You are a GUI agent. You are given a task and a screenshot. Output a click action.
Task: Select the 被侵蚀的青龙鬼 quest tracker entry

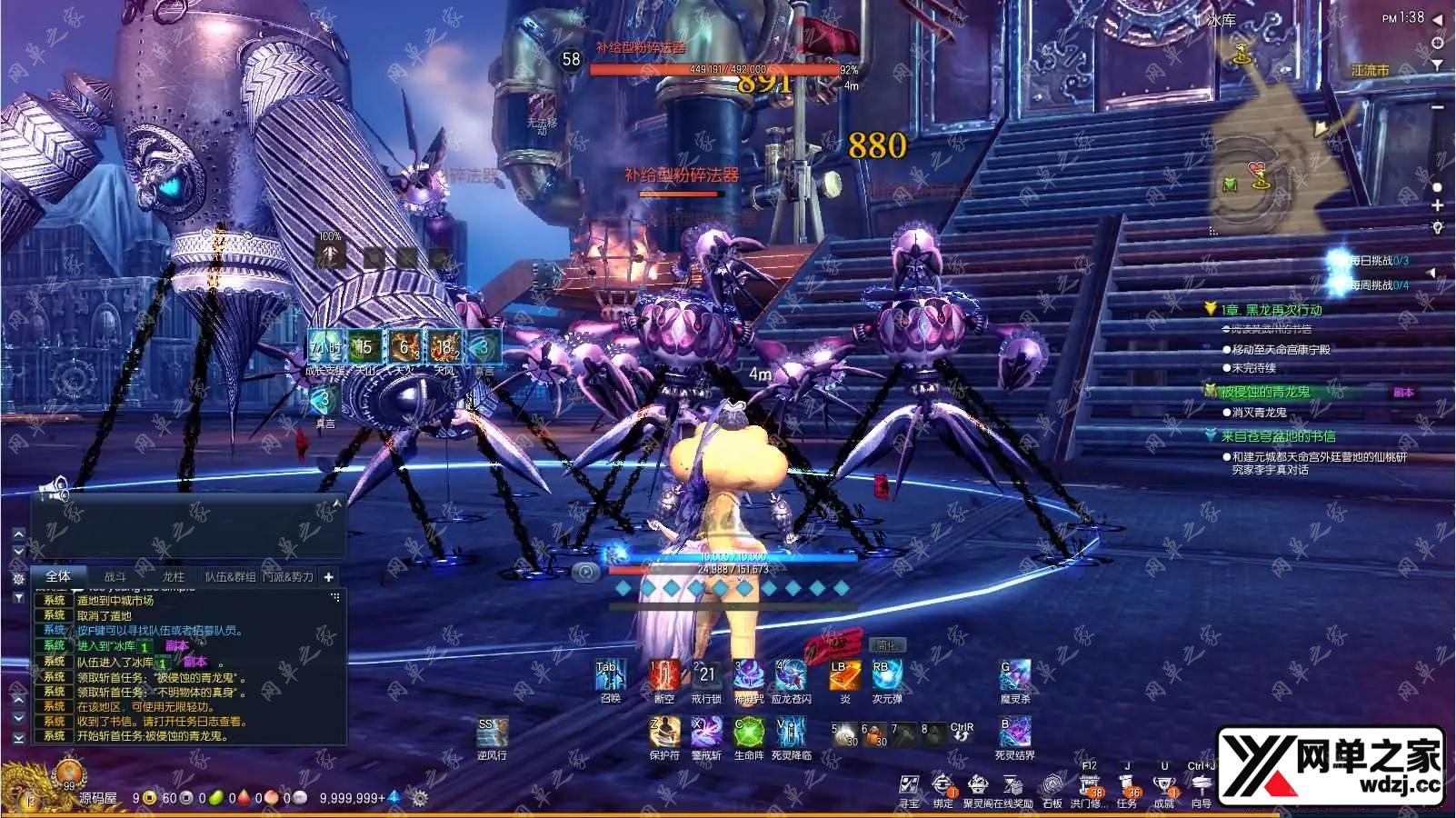[x=1265, y=392]
